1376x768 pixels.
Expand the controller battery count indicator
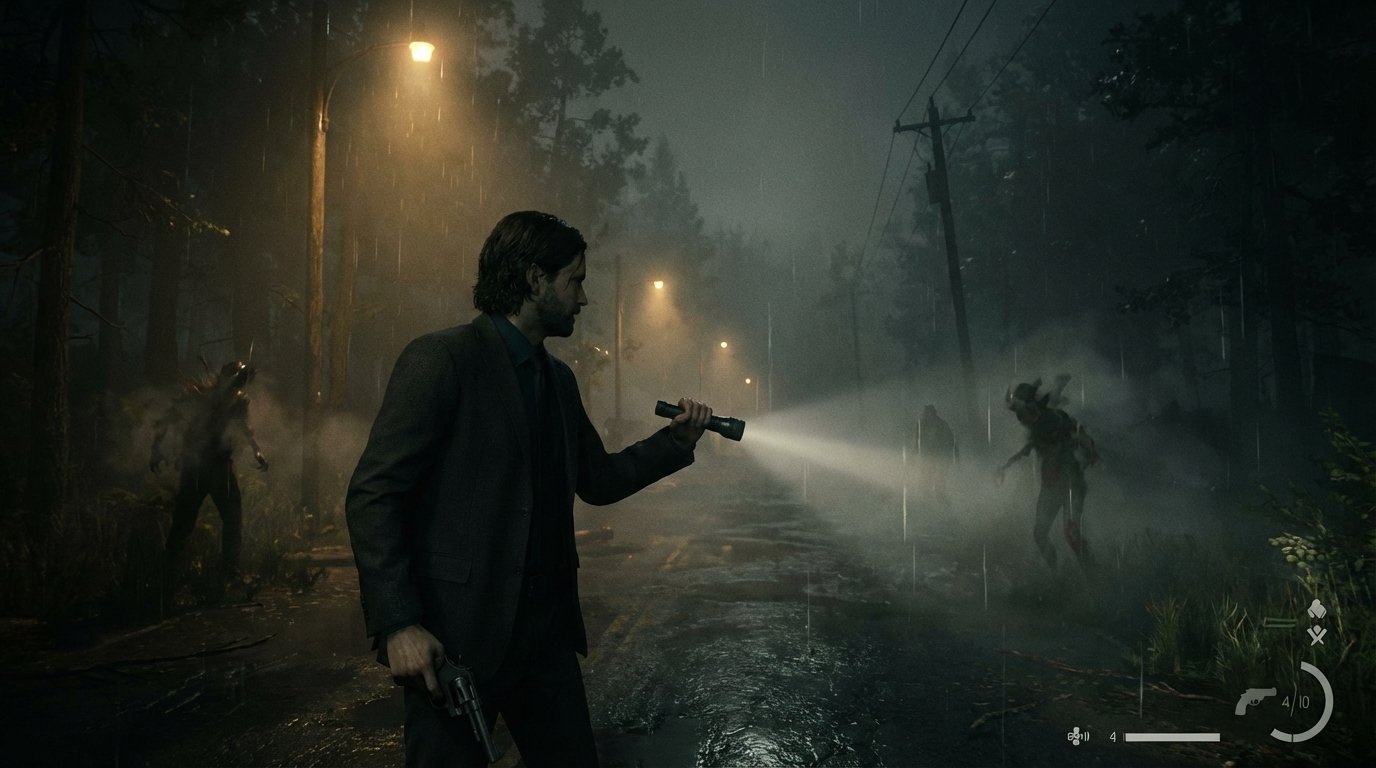pyautogui.click(x=1112, y=736)
